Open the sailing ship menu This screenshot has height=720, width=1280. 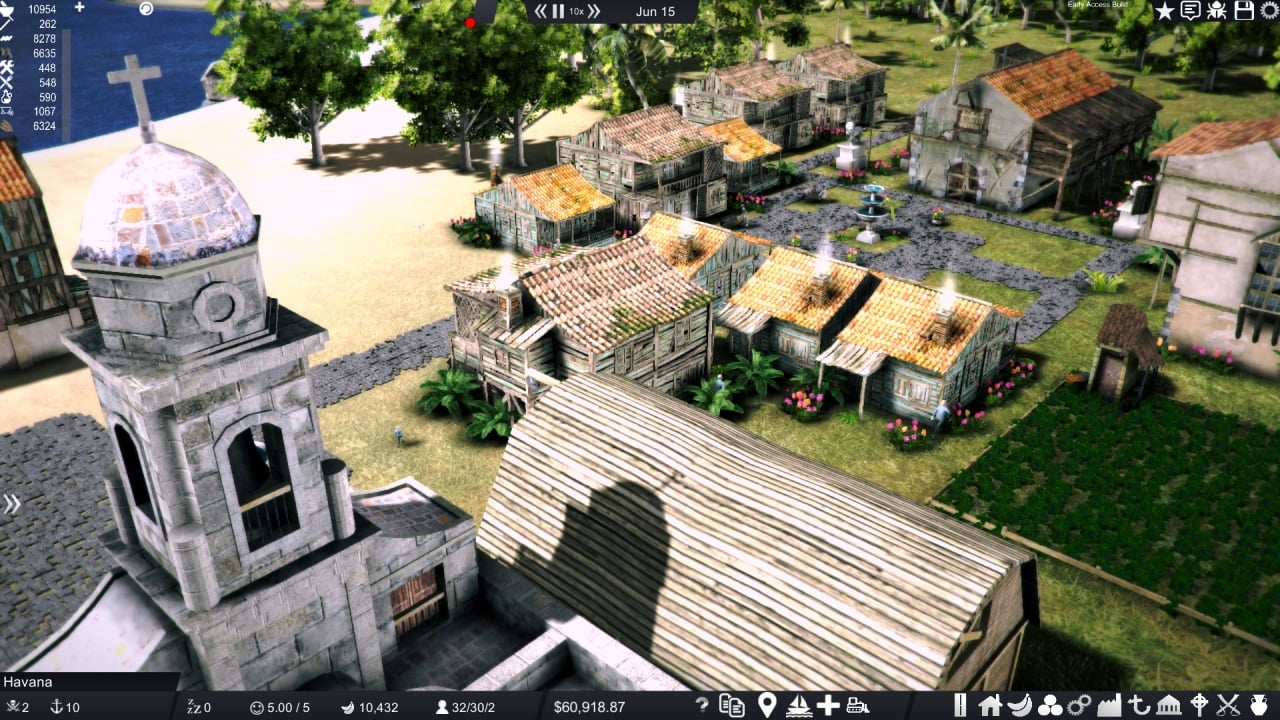798,706
